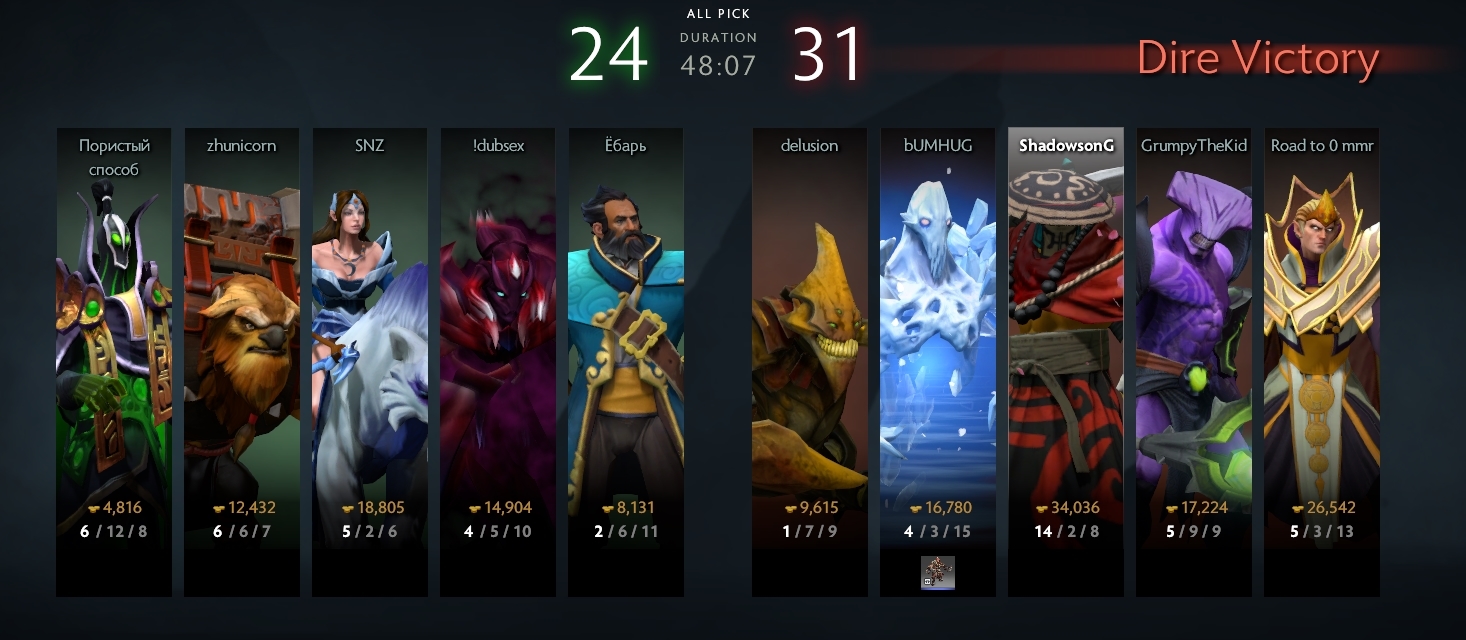The width and height of the screenshot is (1466, 640).
Task: Select !dubsex's Spectre player card
Action: (x=497, y=340)
